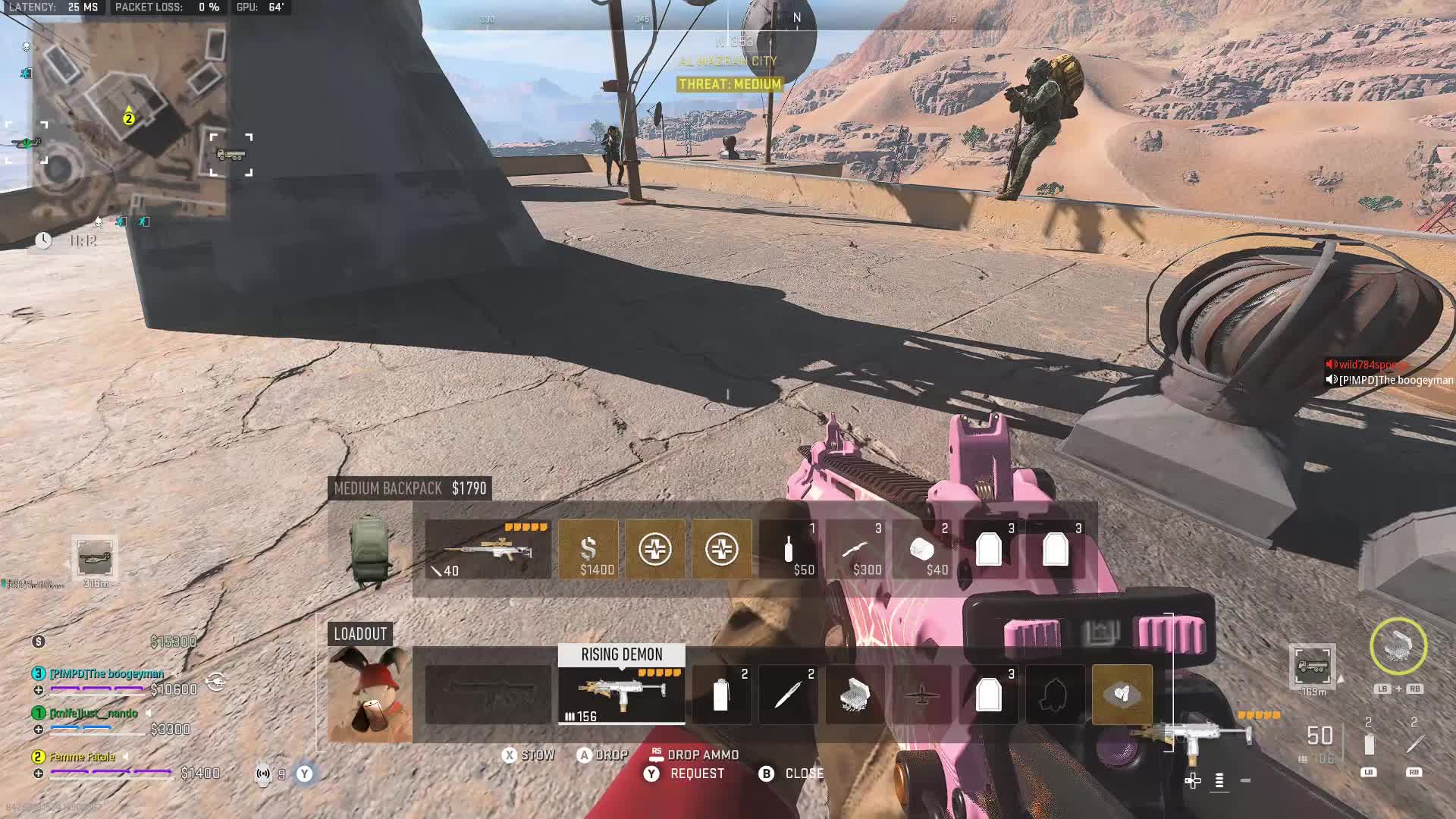Select squadmate Femme Fatale's row
The width and height of the screenshot is (1456, 819).
(83, 757)
